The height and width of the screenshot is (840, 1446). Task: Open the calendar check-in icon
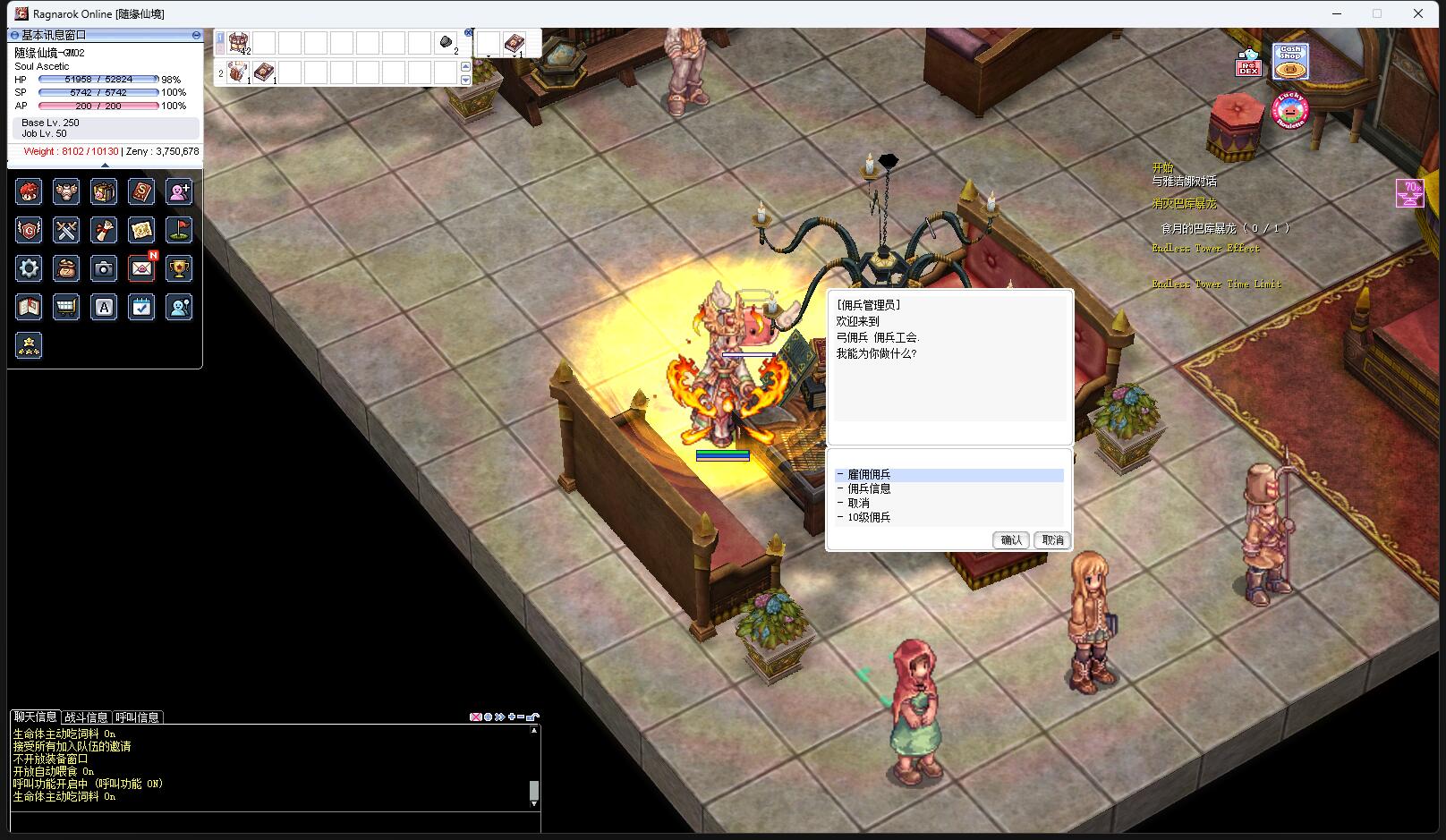tap(141, 307)
